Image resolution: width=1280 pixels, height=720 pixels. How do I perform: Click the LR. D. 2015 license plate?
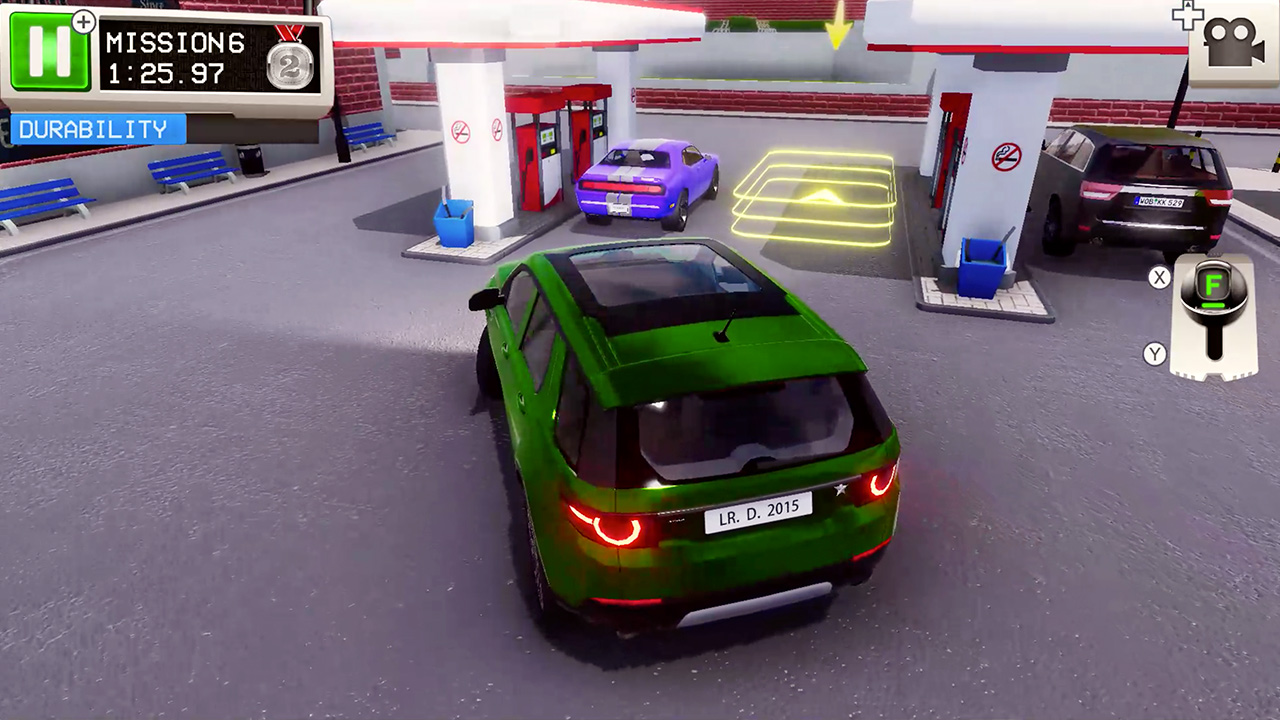(x=757, y=510)
